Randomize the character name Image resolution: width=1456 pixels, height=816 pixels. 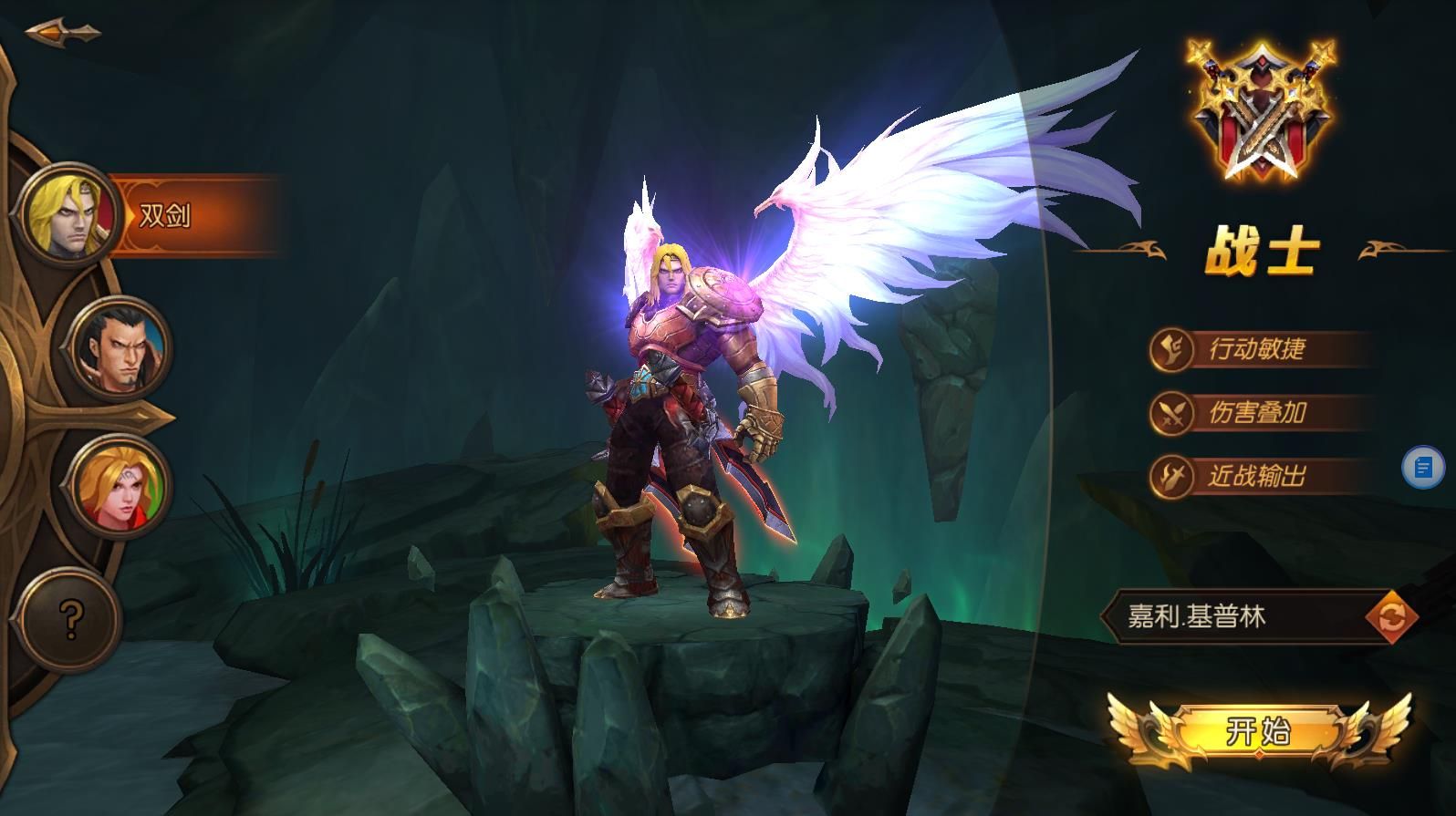pos(1391,617)
